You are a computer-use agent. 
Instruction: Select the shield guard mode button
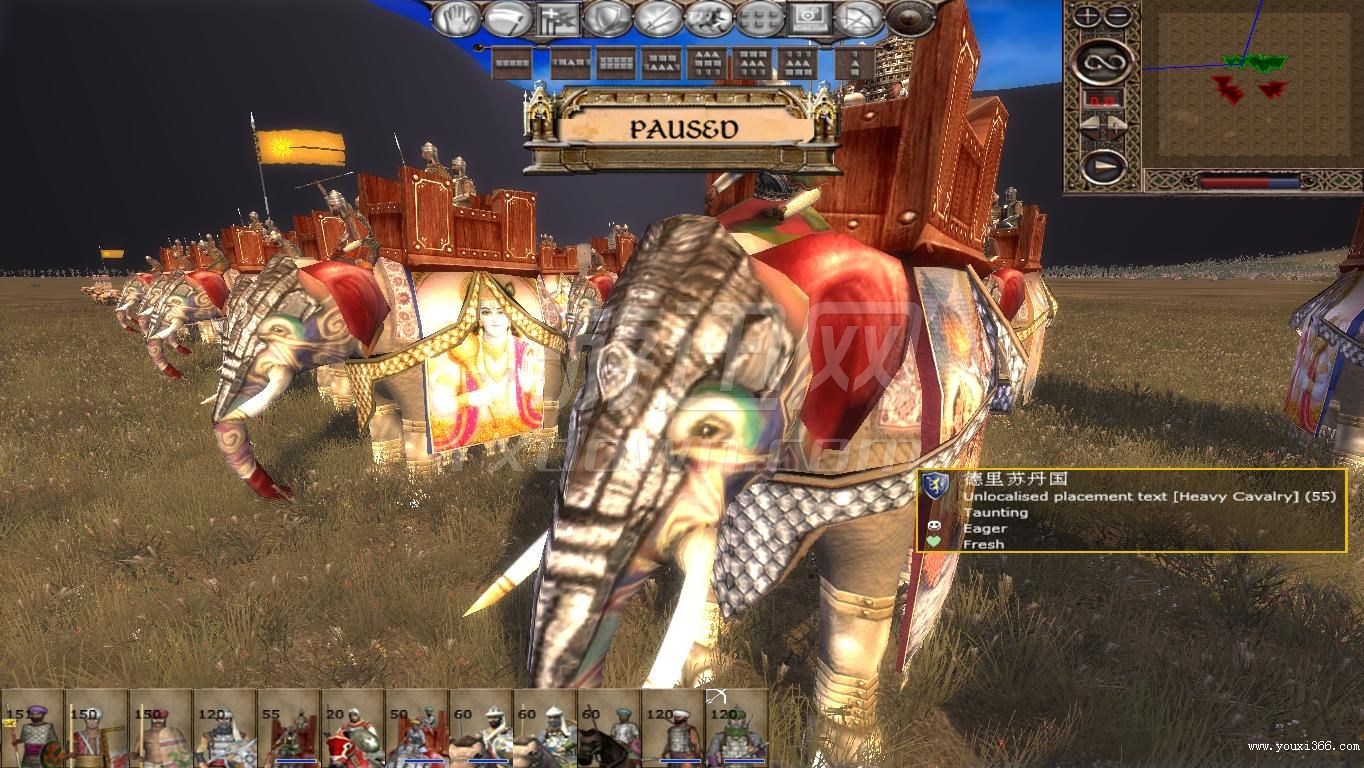(x=609, y=18)
